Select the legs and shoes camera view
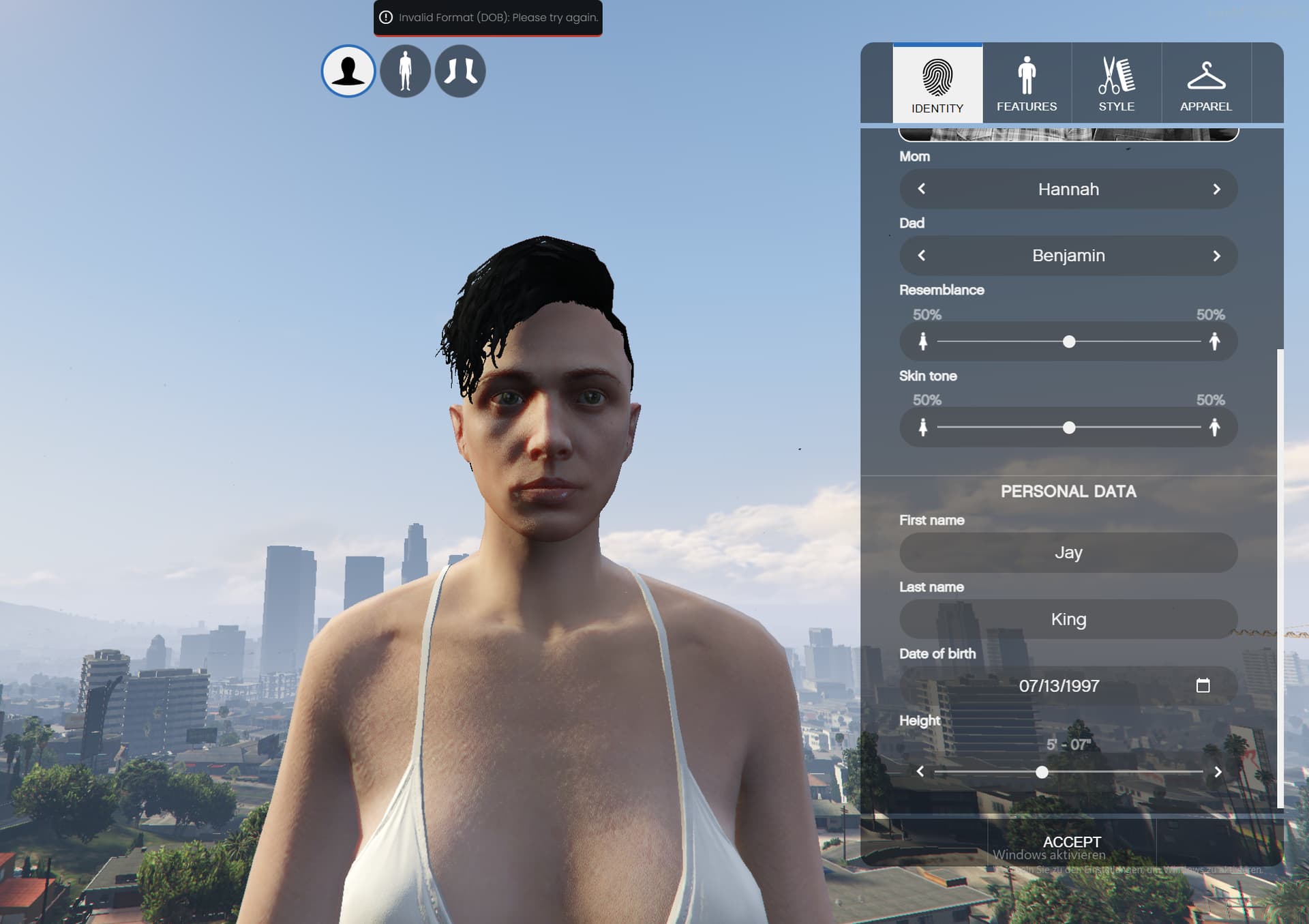The width and height of the screenshot is (1309, 924). [x=460, y=71]
